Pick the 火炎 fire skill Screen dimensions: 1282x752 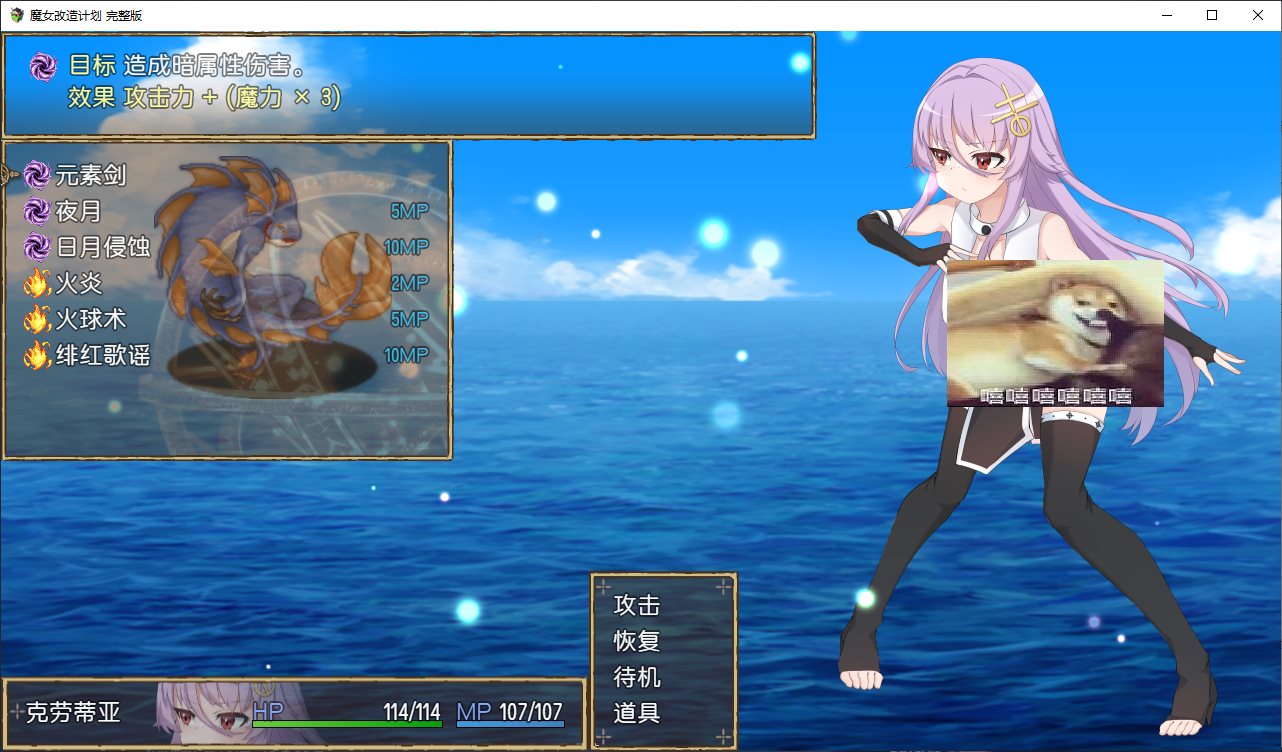click(79, 284)
